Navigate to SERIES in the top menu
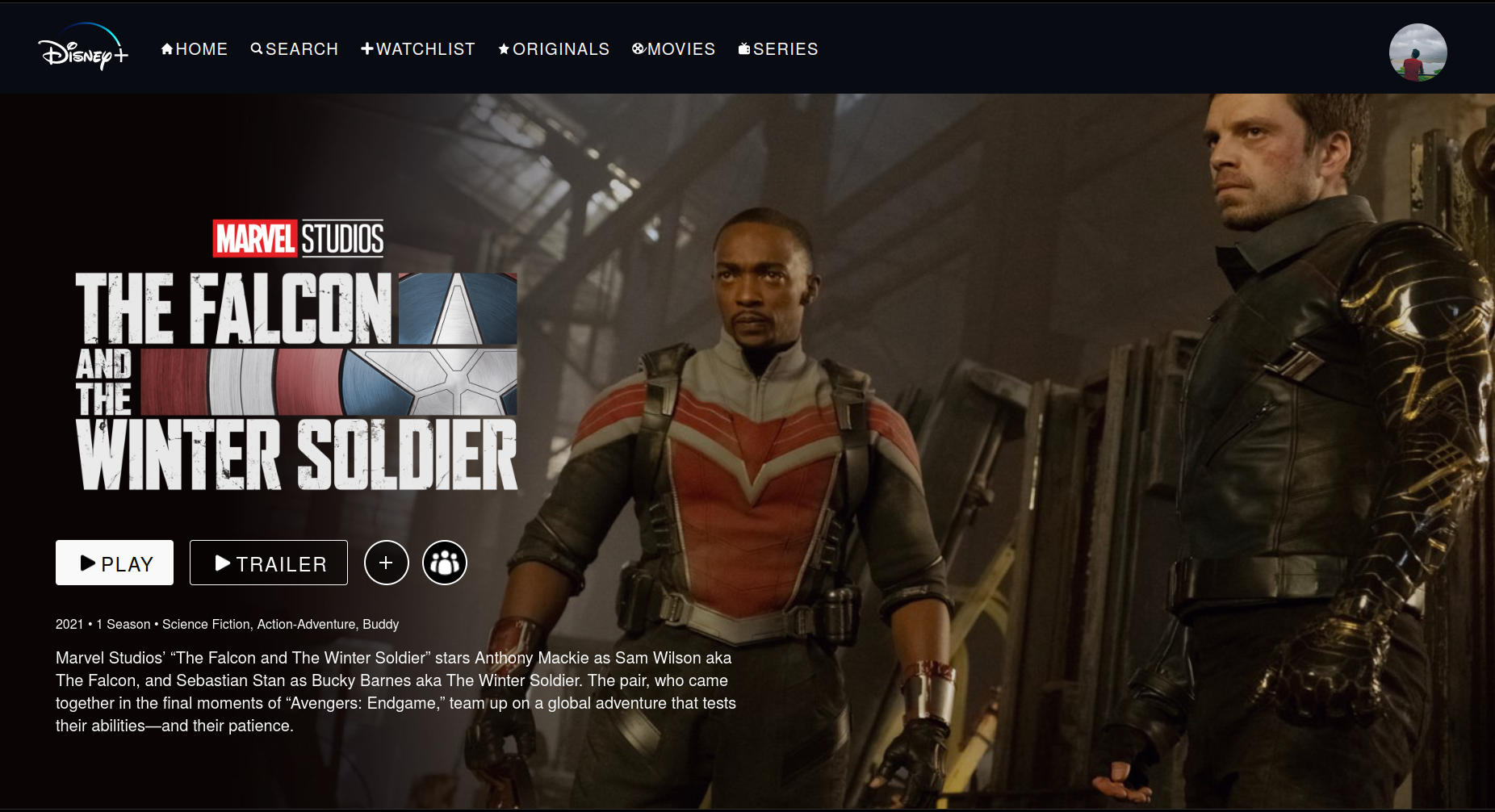Viewport: 1495px width, 812px height. (x=785, y=48)
